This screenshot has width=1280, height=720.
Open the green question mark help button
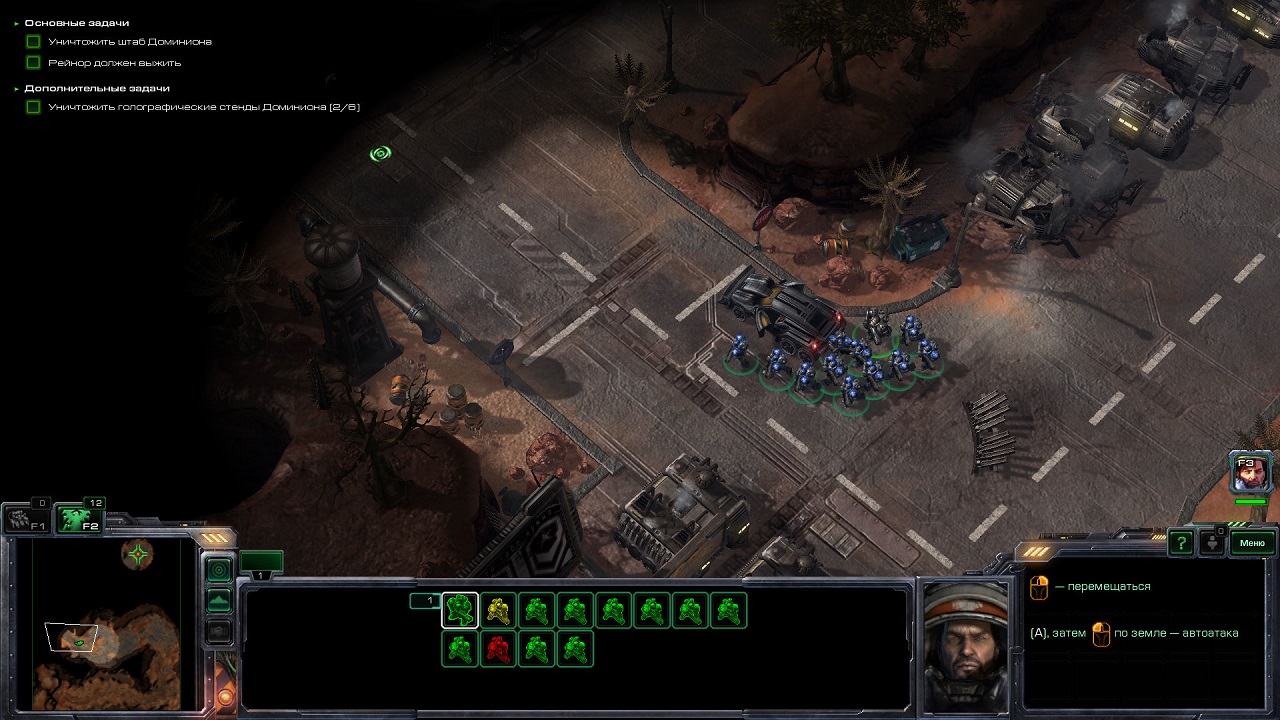pyautogui.click(x=1181, y=543)
